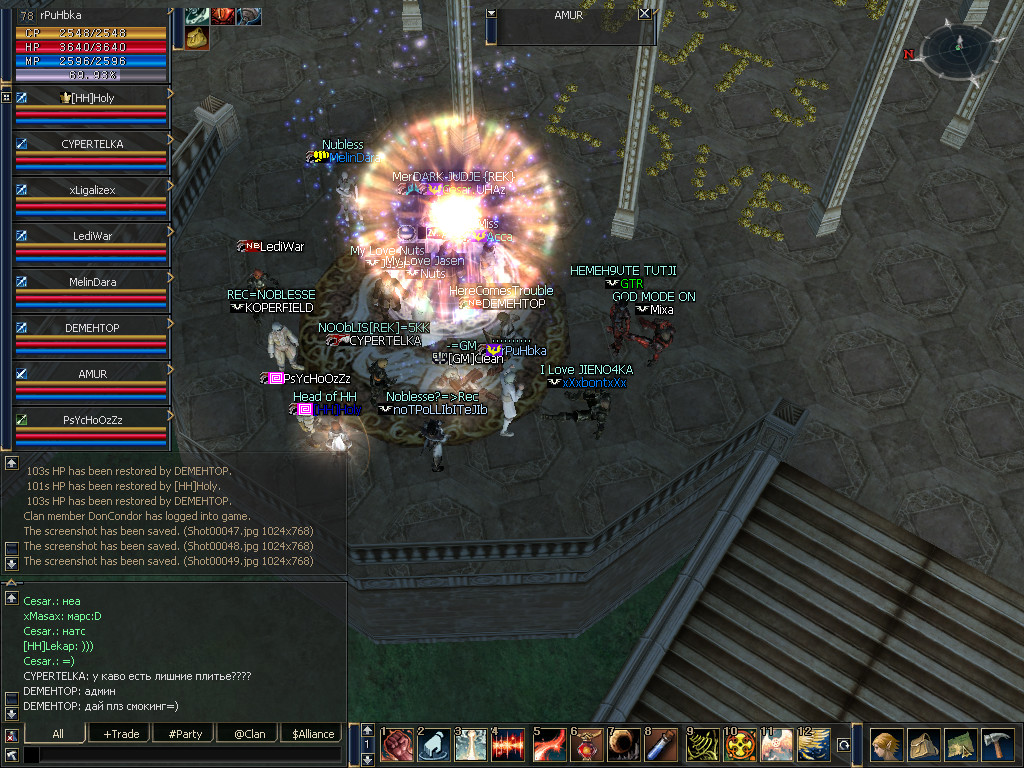Viewport: 1024px width, 768px height.
Task: Open the hammer icon menu button
Action: tap(996, 745)
